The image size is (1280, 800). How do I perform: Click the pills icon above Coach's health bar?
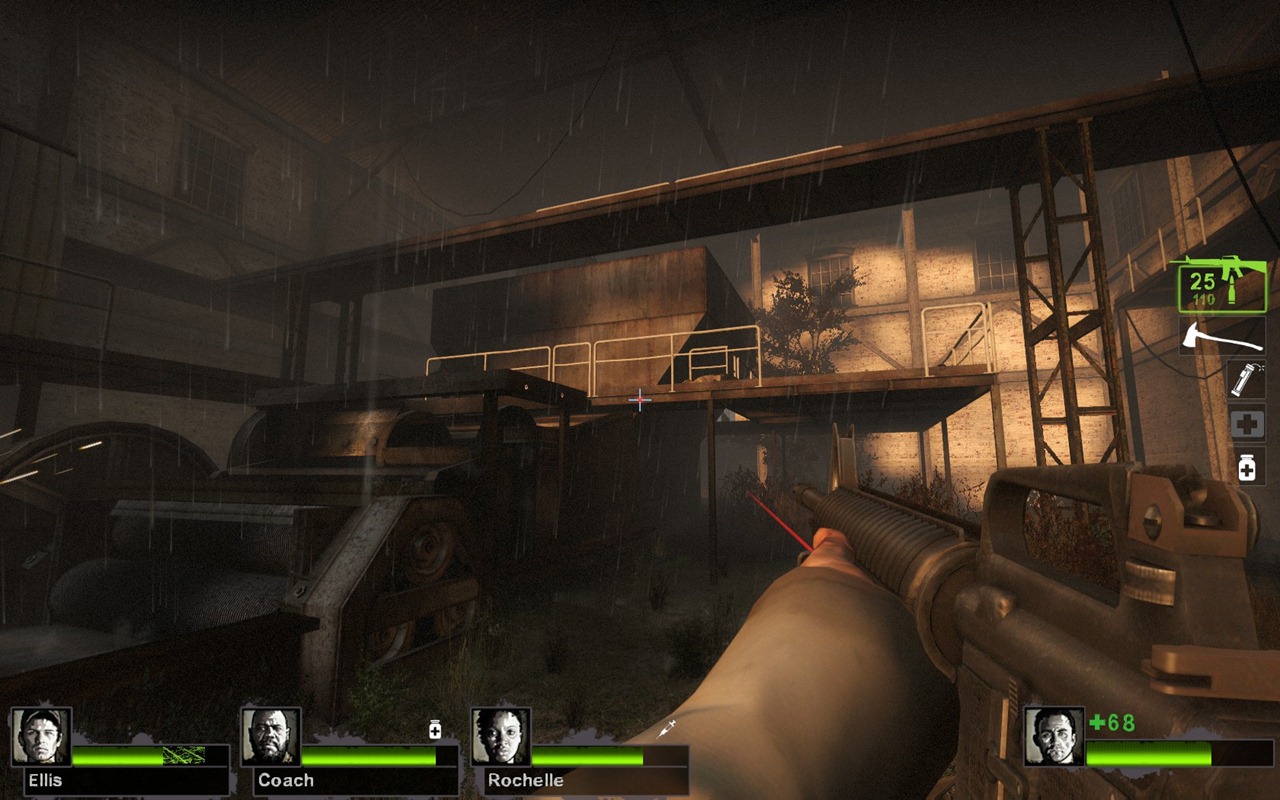pos(435,730)
